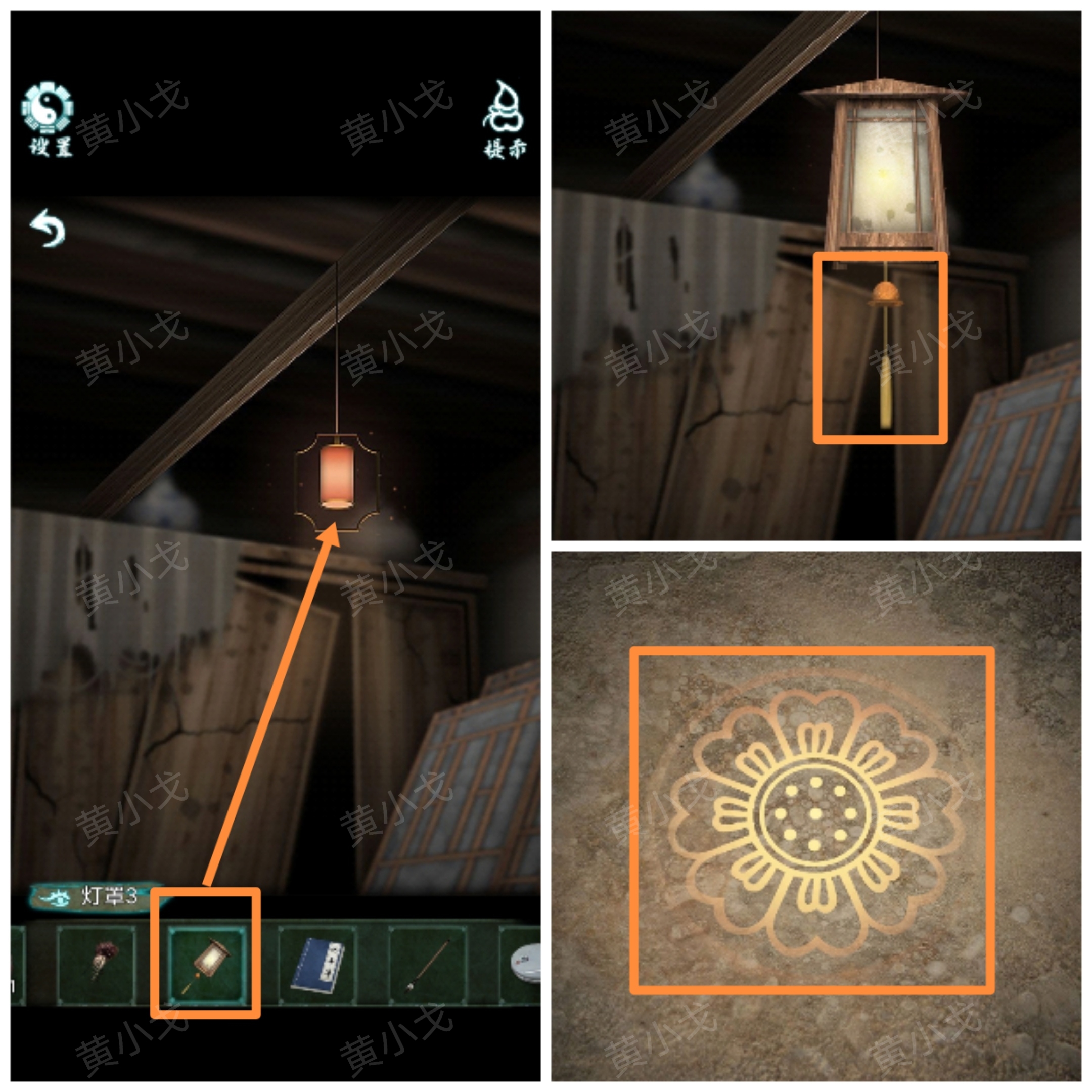Inspect the 灯罩3 item label

point(93,896)
